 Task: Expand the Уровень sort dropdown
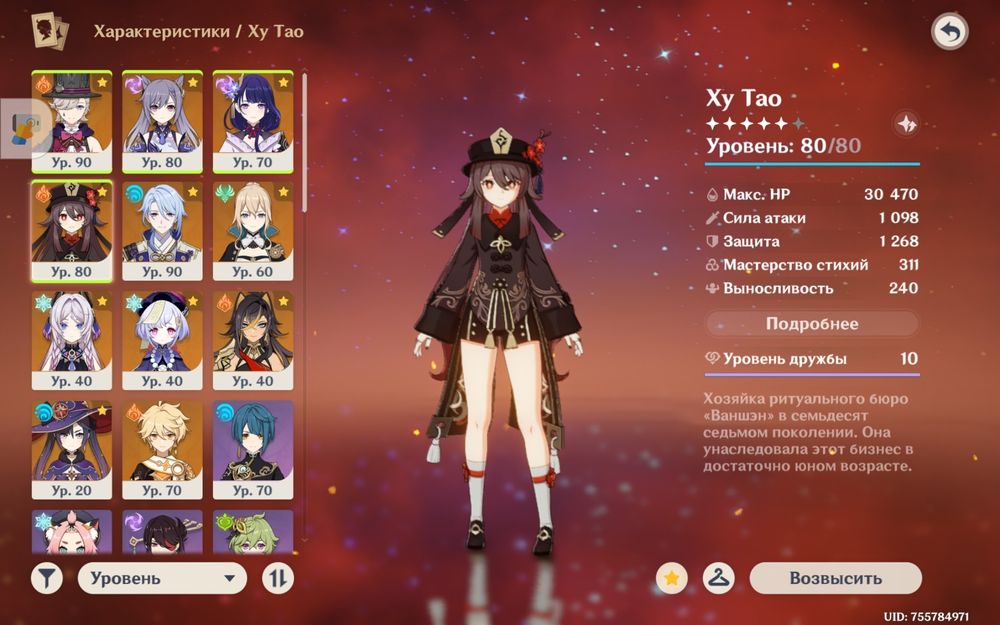[x=162, y=578]
